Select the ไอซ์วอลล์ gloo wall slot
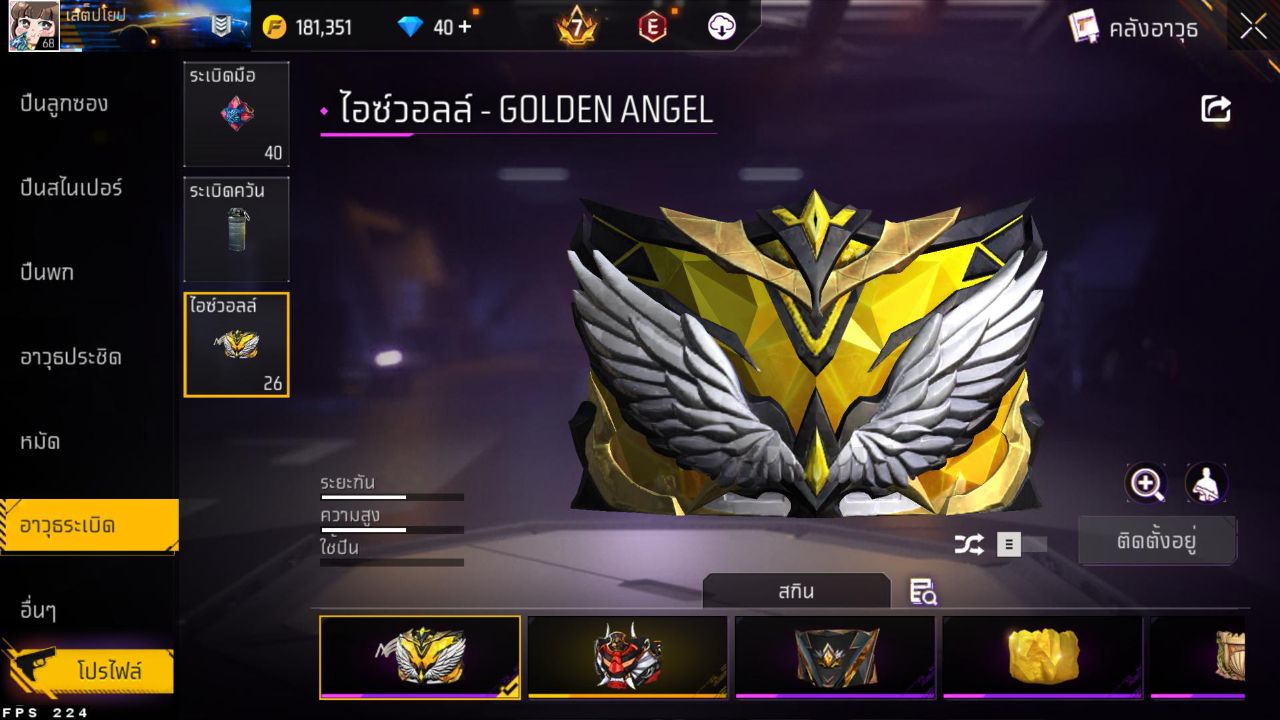Image resolution: width=1280 pixels, height=720 pixels. pyautogui.click(x=236, y=345)
